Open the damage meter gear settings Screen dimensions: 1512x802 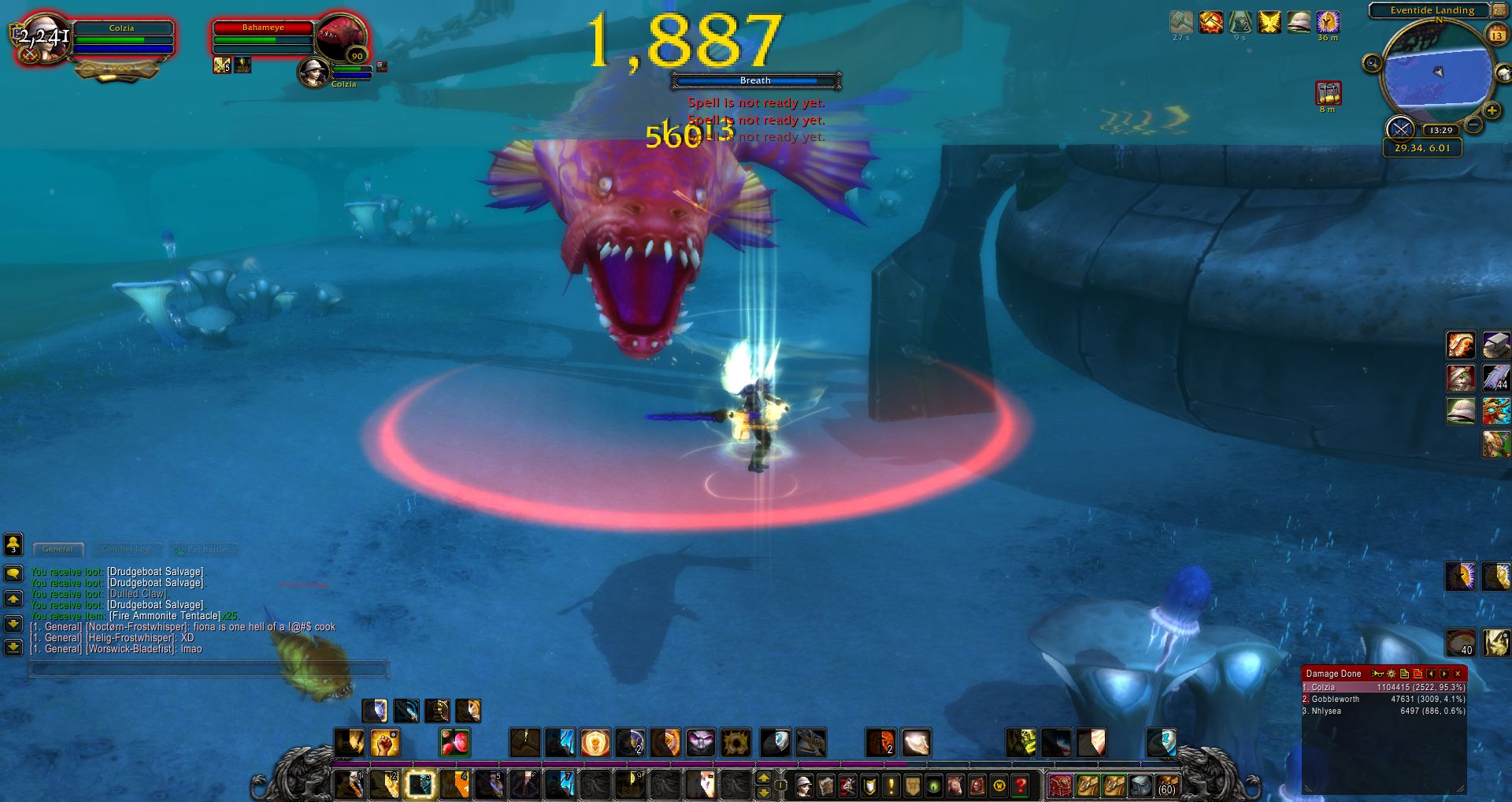click(x=1391, y=674)
